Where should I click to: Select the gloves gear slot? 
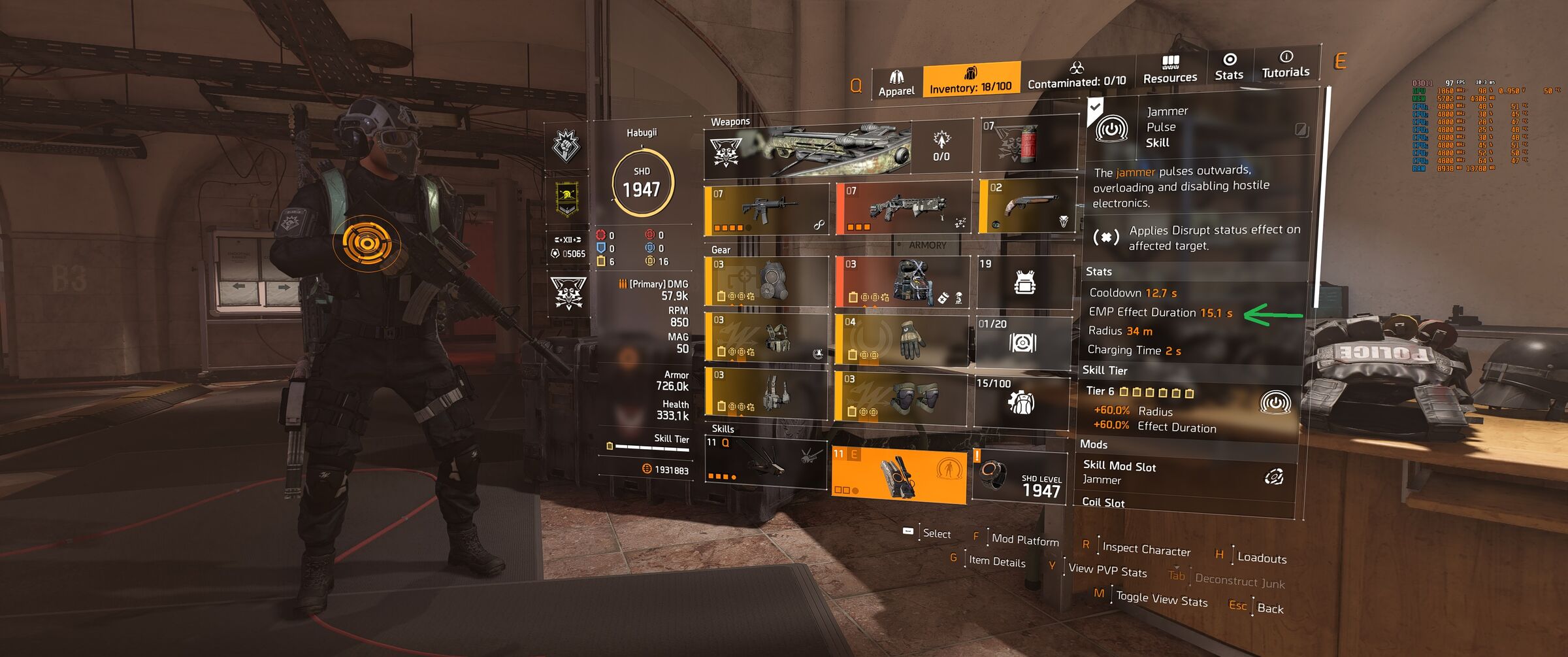point(902,340)
